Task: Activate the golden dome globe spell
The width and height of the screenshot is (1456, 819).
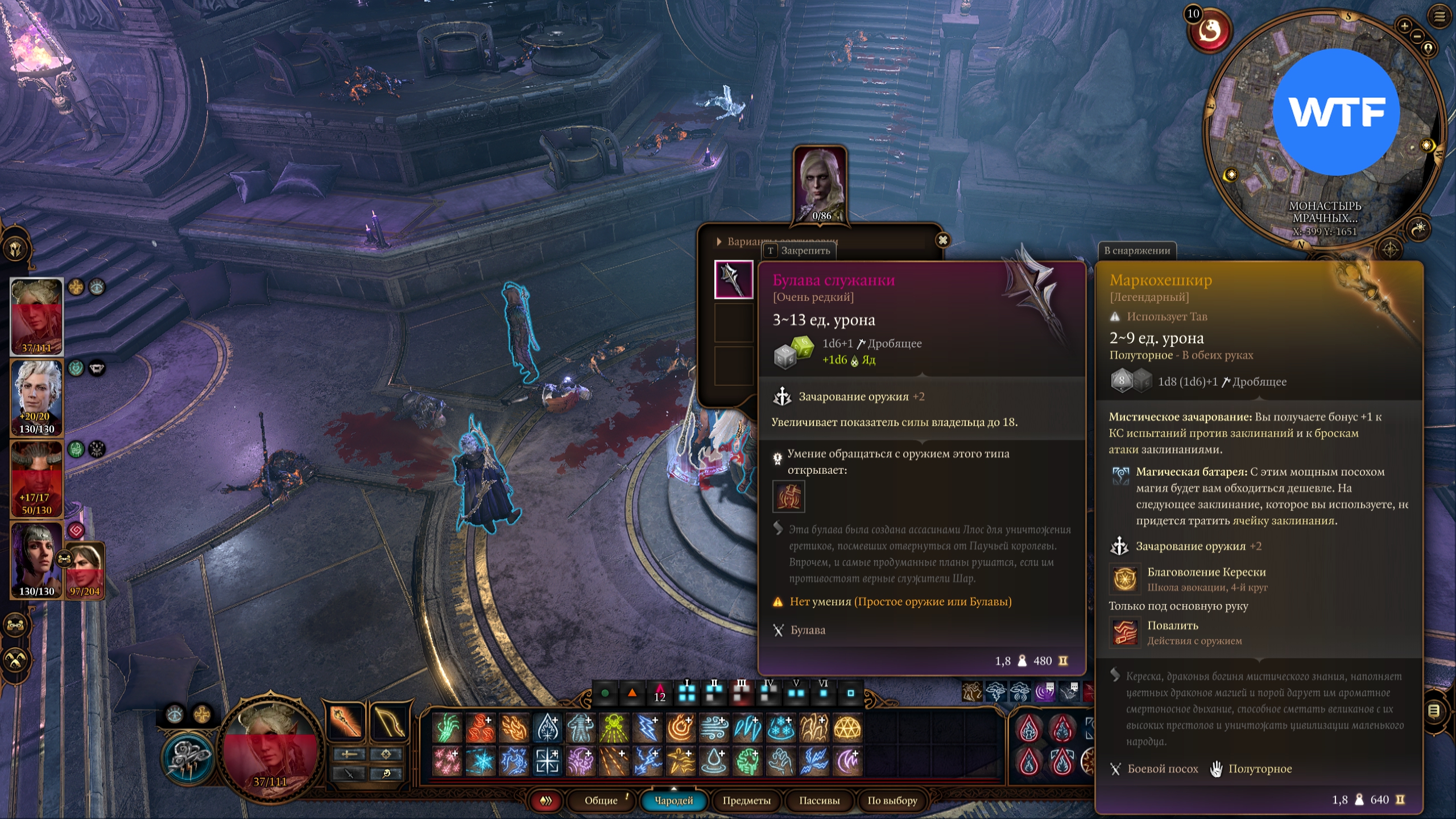Action: coord(847,728)
